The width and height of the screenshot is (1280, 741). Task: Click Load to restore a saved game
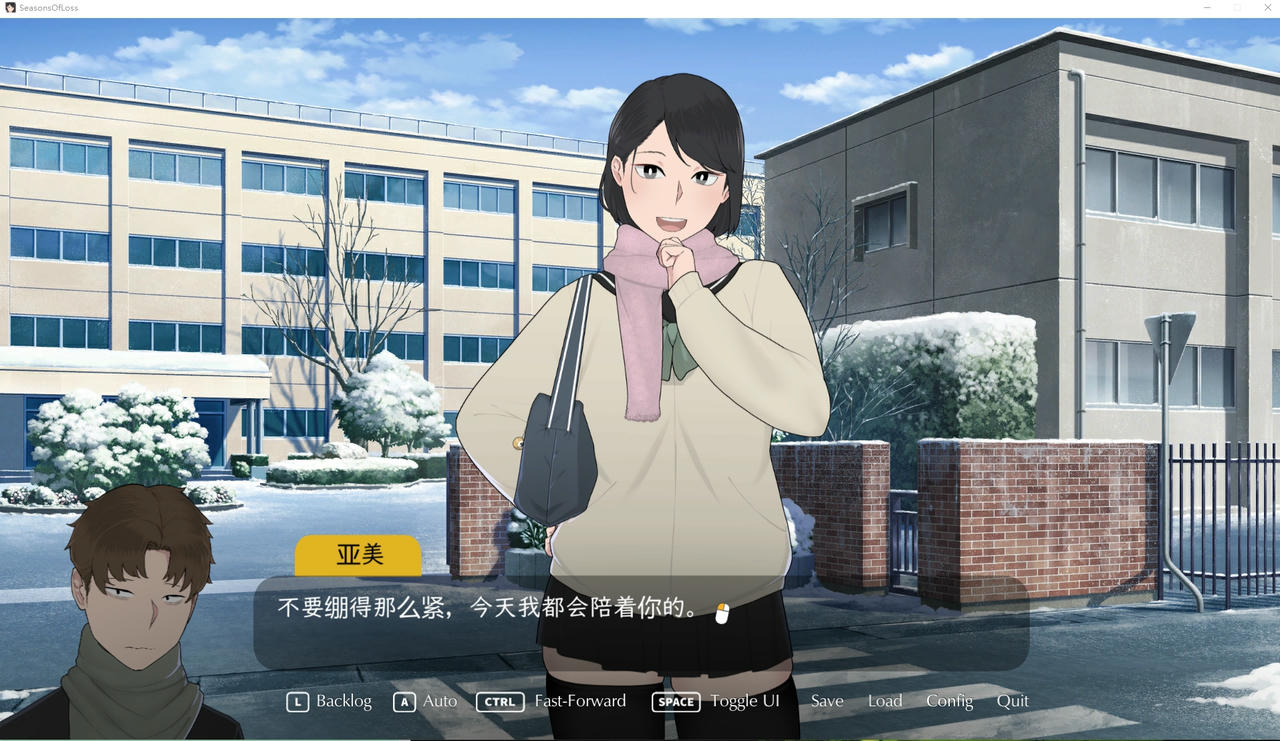(x=884, y=702)
